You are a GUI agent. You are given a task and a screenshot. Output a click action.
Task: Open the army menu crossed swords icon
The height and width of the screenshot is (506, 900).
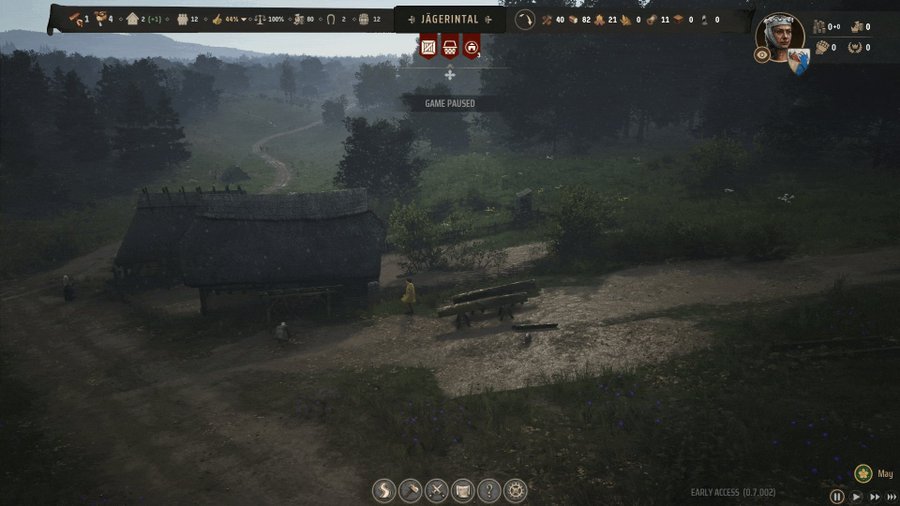436,491
